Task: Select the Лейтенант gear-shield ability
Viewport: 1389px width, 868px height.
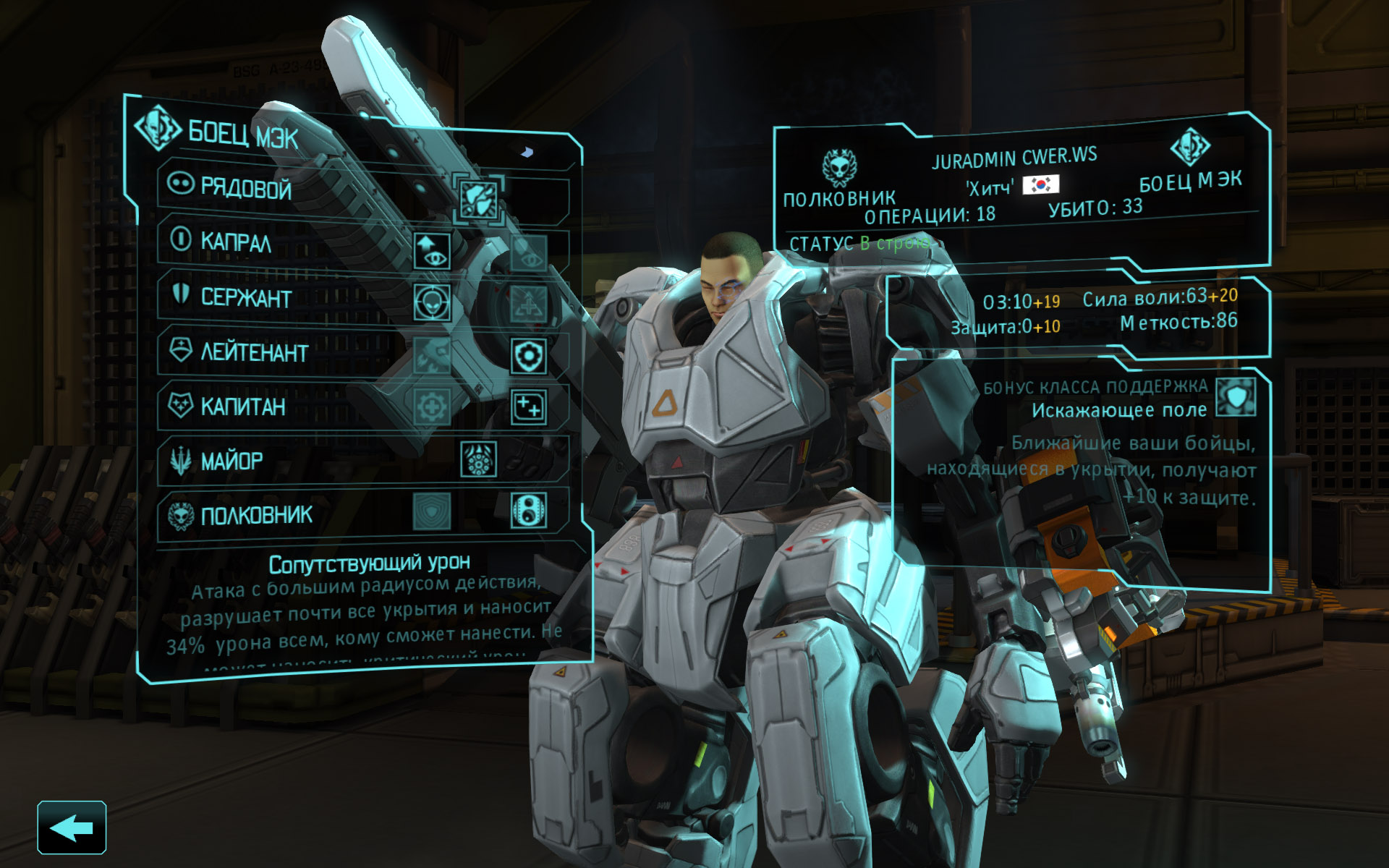Action: [529, 355]
